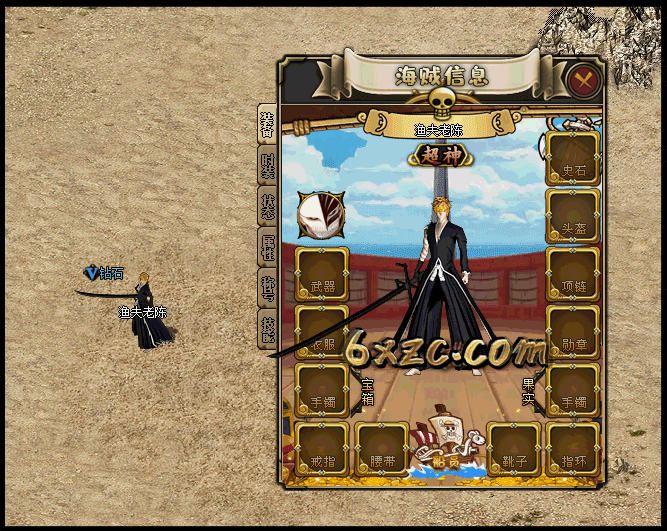Switch to the 属性 tab

(x=267, y=249)
